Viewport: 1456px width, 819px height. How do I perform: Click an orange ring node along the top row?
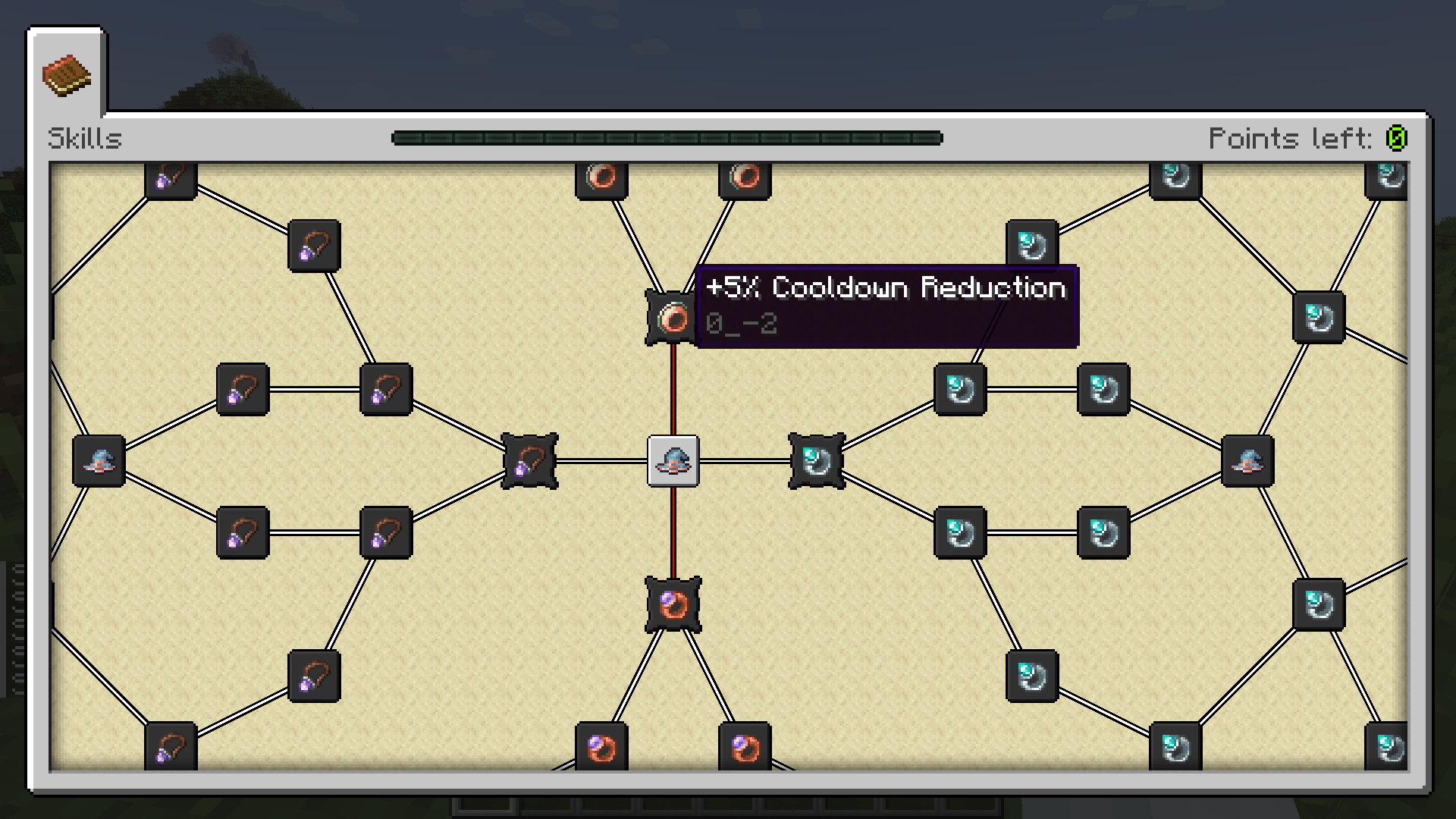coord(601,177)
